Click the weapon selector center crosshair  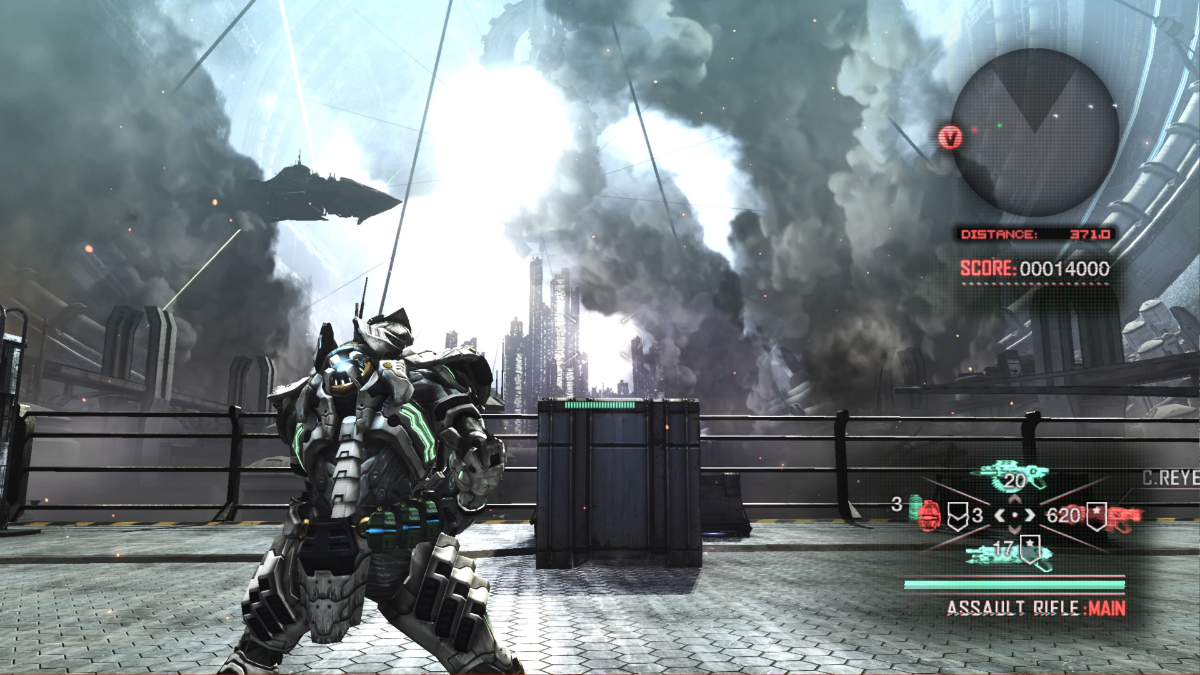(x=1014, y=516)
